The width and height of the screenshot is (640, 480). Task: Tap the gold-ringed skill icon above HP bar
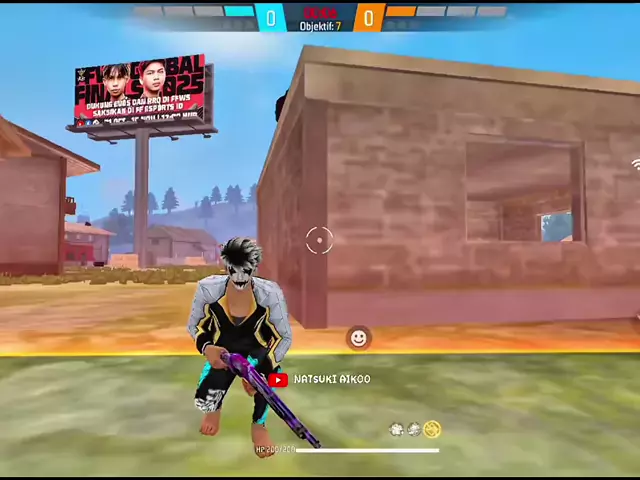click(432, 429)
